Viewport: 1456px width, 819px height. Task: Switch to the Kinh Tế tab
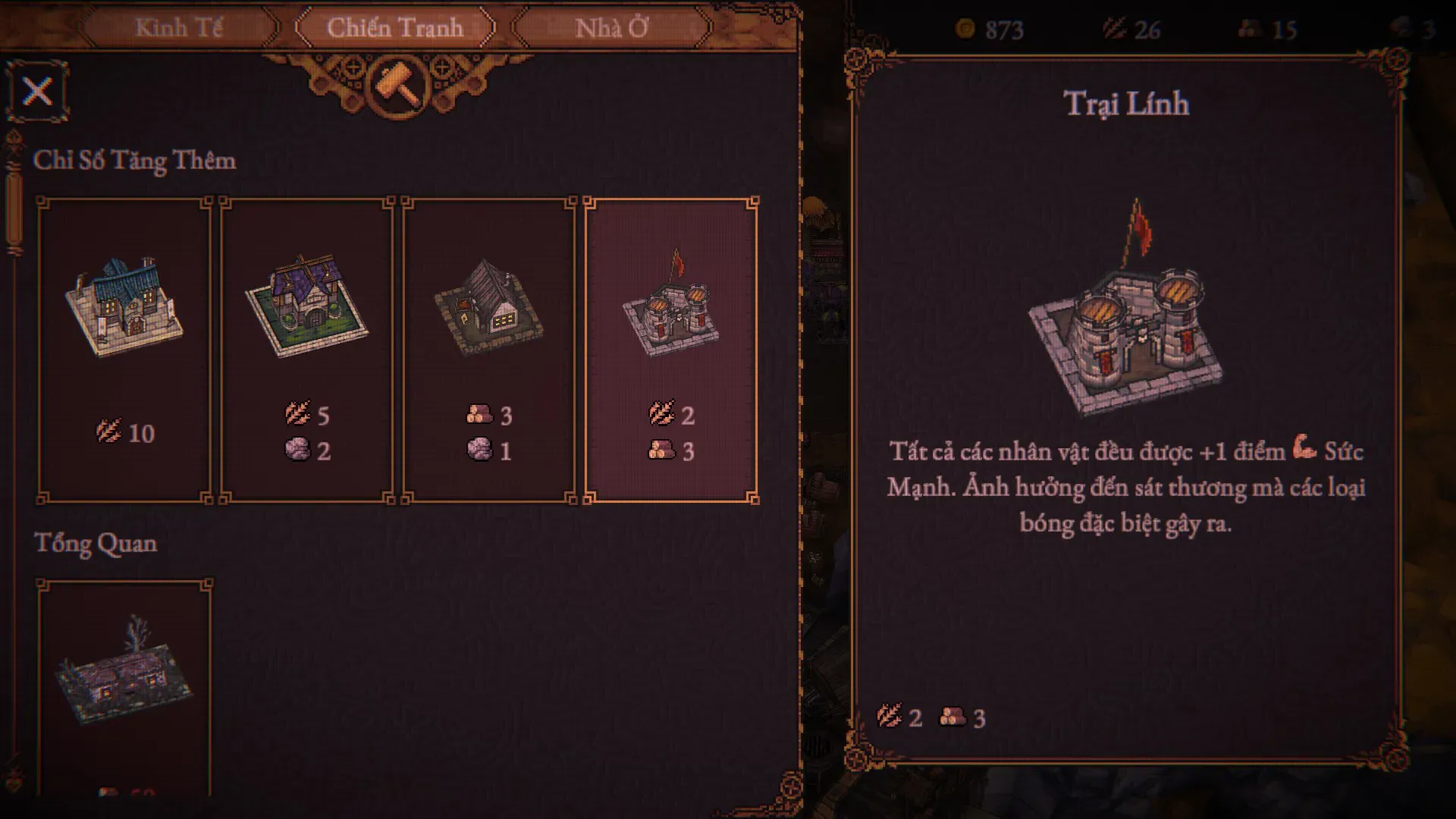(x=179, y=28)
